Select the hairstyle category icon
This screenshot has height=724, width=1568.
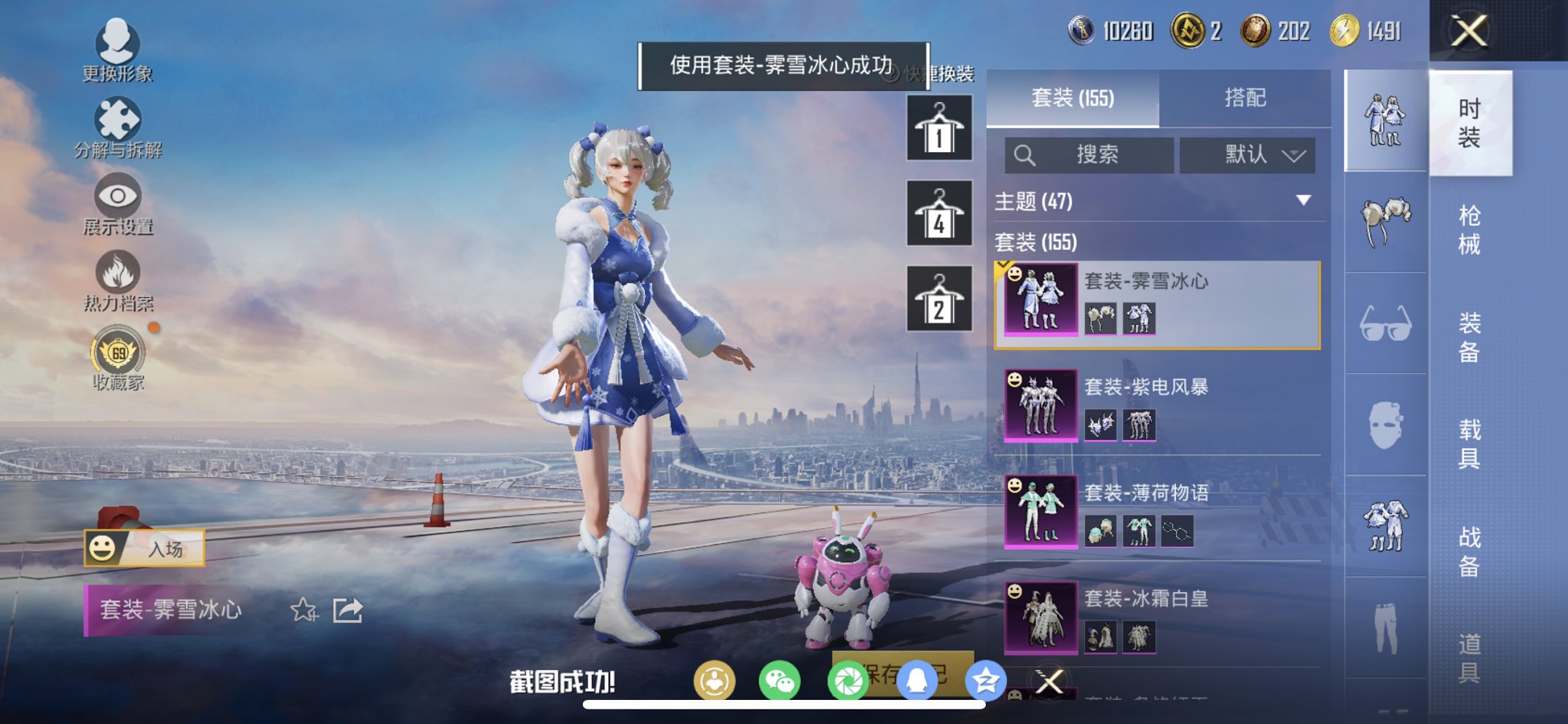tap(1385, 219)
